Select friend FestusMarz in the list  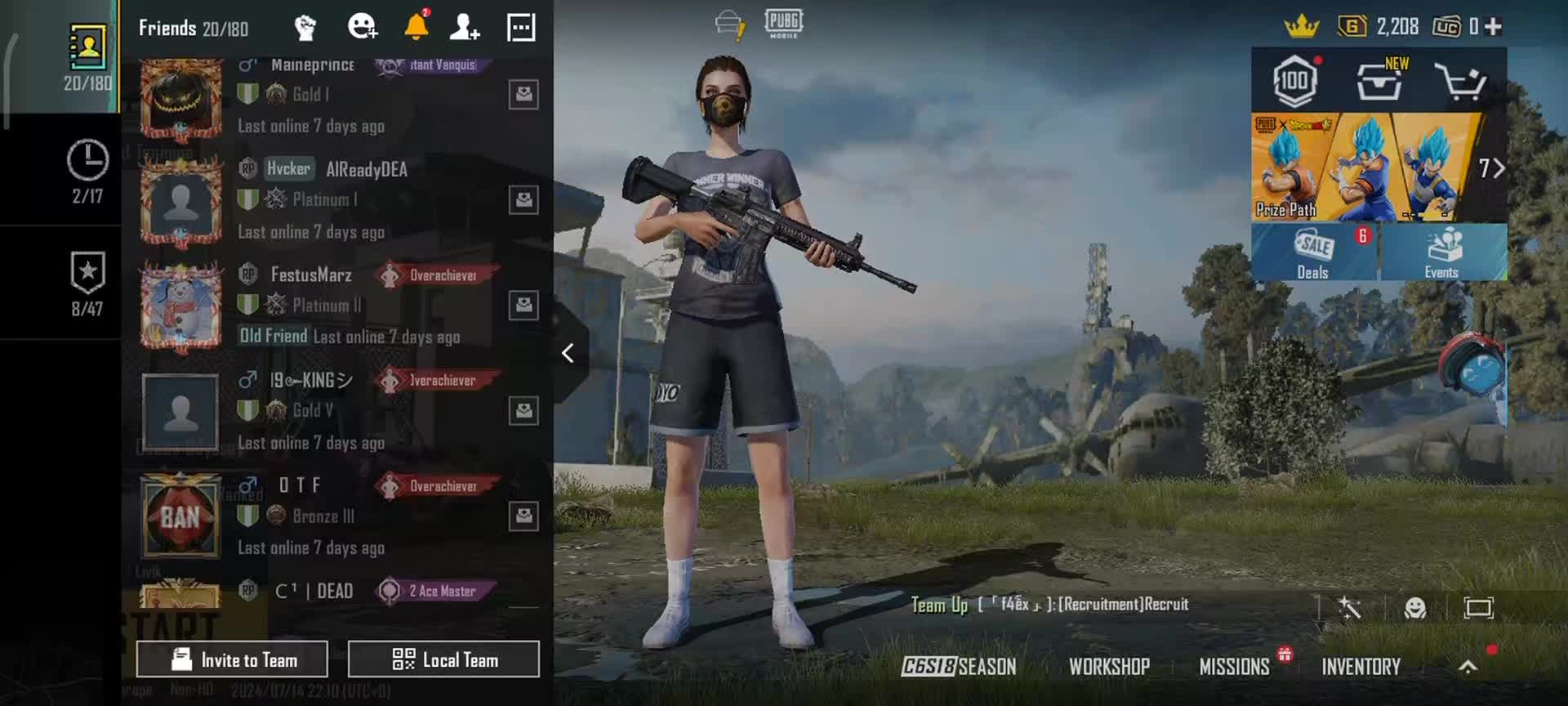tap(311, 275)
